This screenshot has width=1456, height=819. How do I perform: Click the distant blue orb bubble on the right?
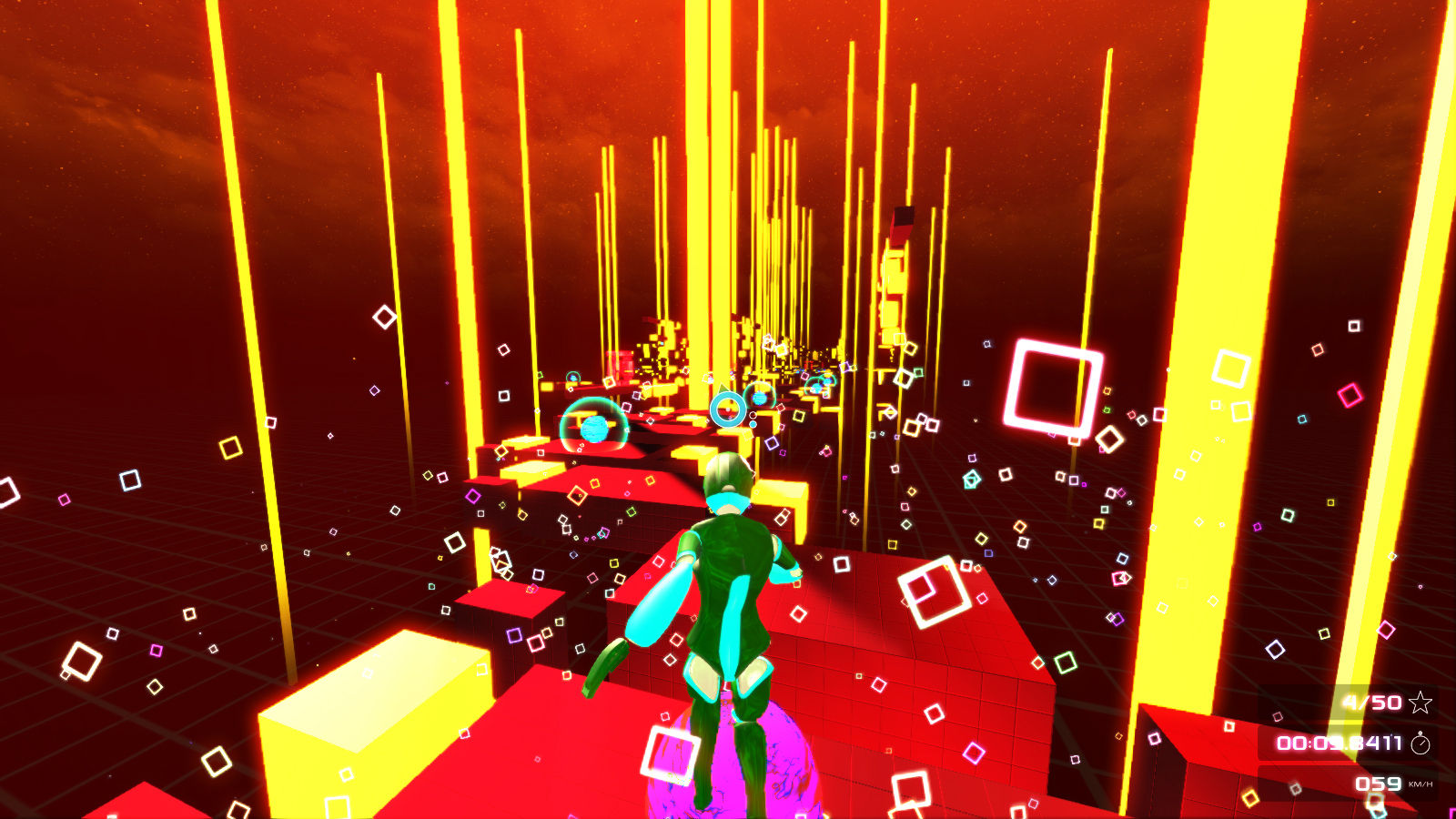pos(759,399)
